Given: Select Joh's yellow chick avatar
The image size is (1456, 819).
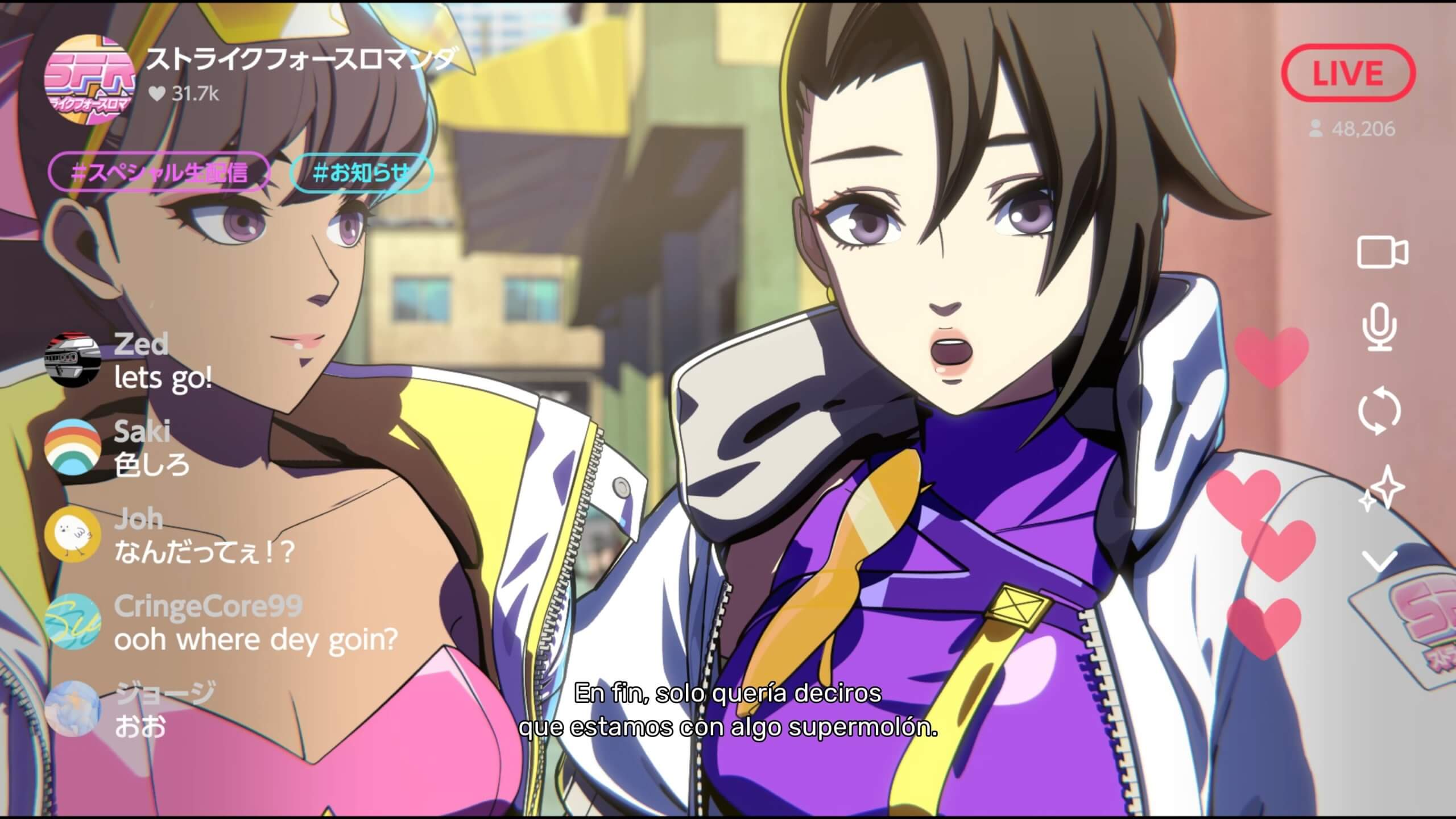Looking at the screenshot, I should (73, 535).
